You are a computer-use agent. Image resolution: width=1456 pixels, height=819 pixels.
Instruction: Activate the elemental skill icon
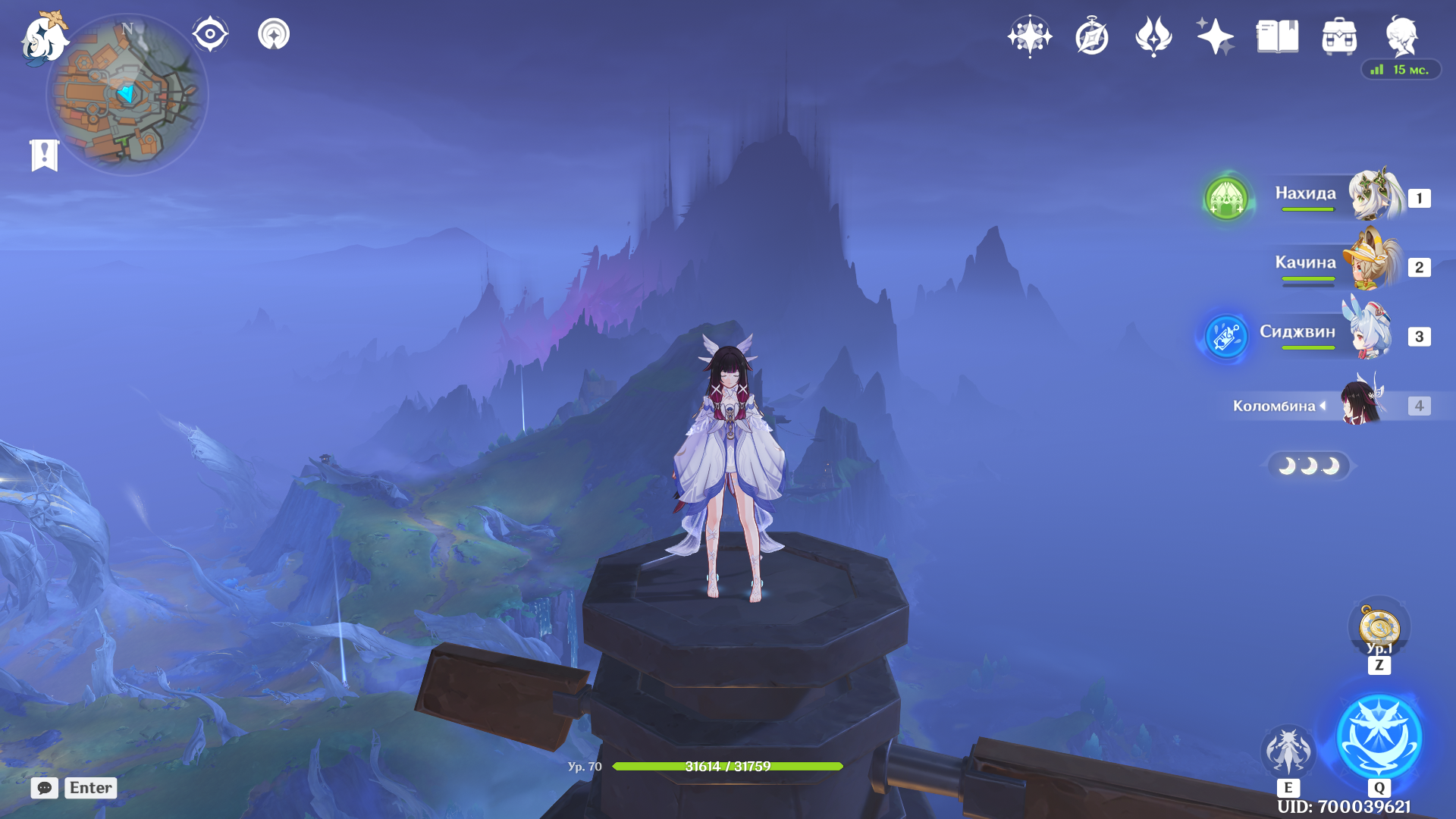click(1288, 751)
